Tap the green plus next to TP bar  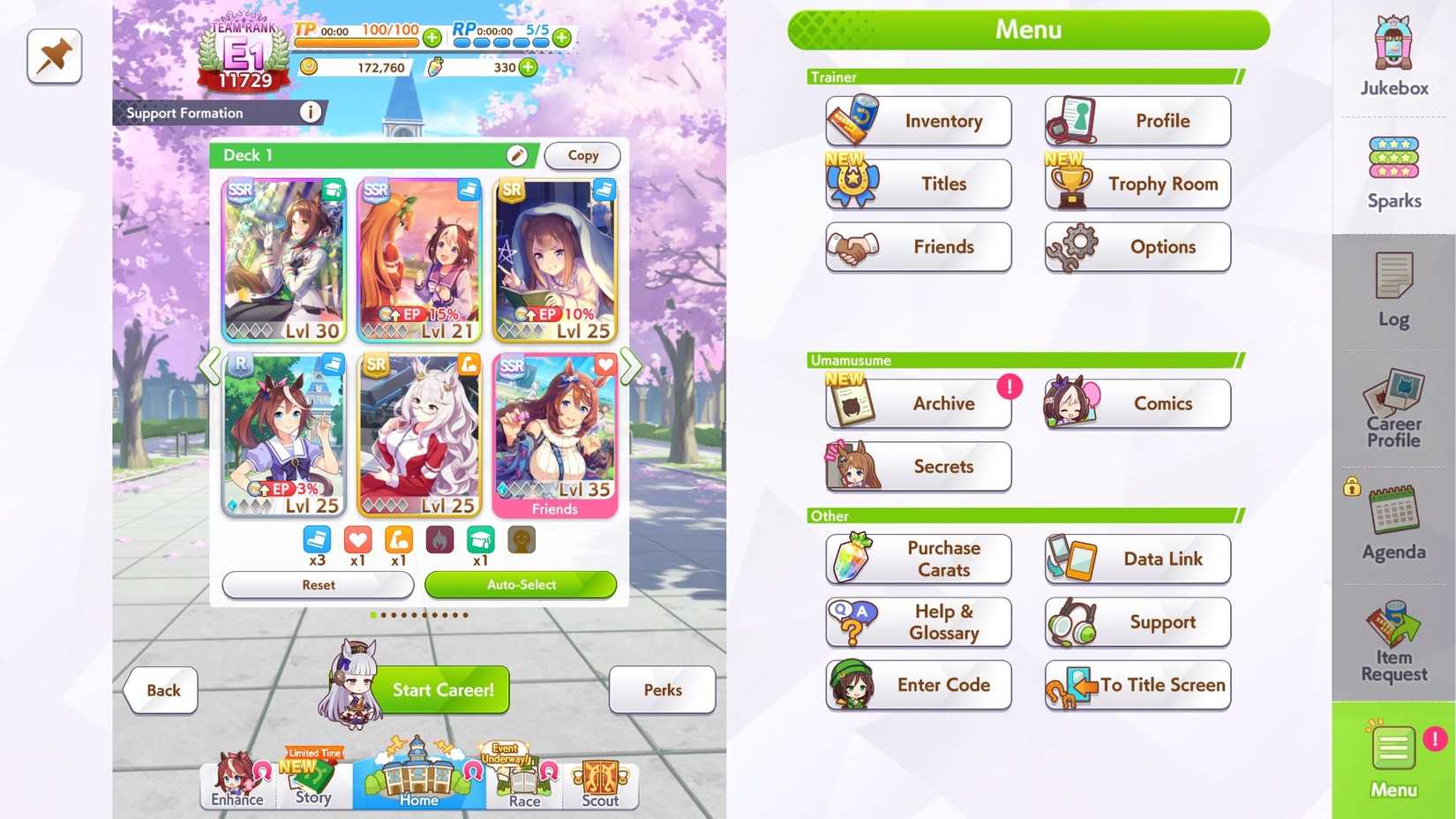tap(432, 38)
